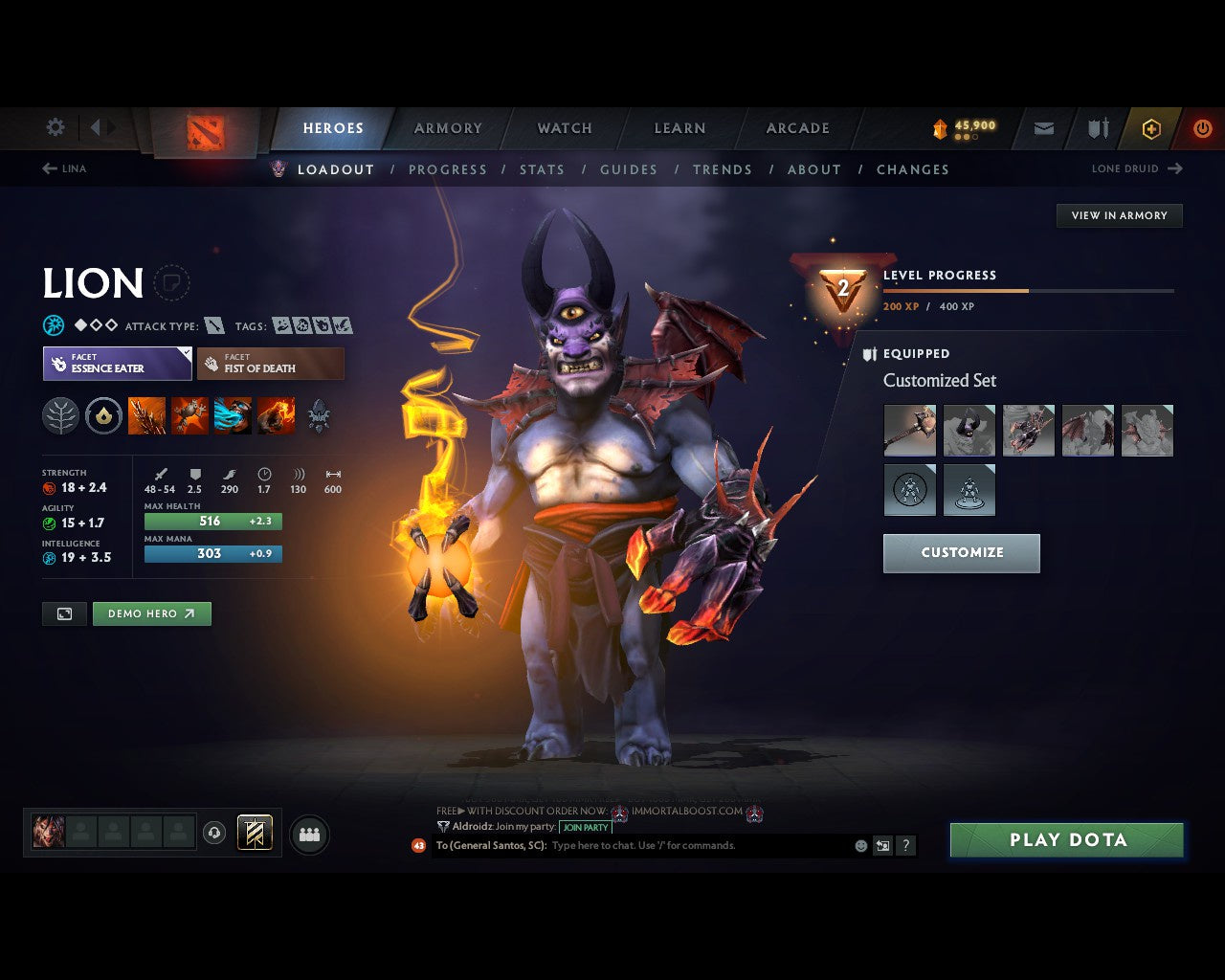The width and height of the screenshot is (1225, 980).
Task: Select the Mana Drain ability icon
Action: [x=234, y=415]
